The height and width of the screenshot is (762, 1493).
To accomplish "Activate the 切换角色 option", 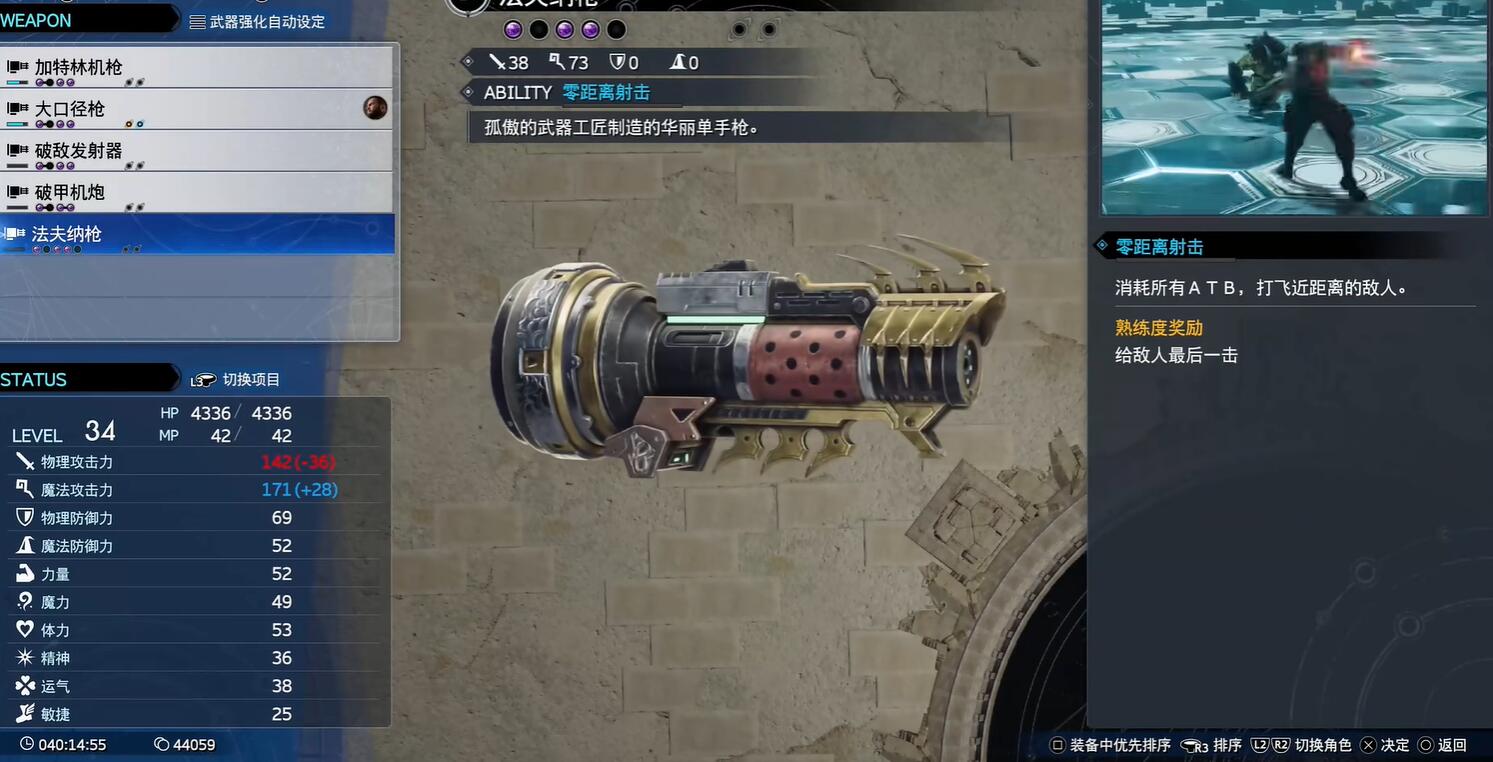I will 1301,745.
